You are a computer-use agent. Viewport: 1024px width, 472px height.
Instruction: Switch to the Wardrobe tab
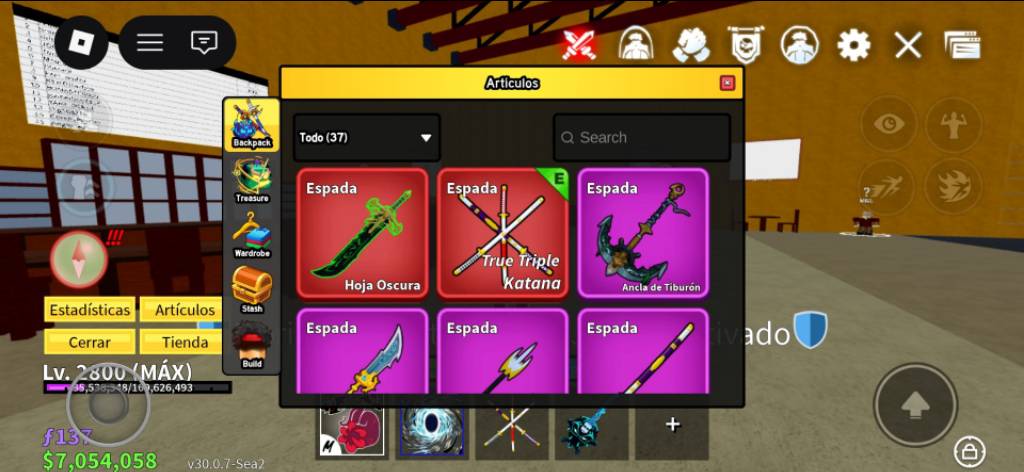coord(251,236)
